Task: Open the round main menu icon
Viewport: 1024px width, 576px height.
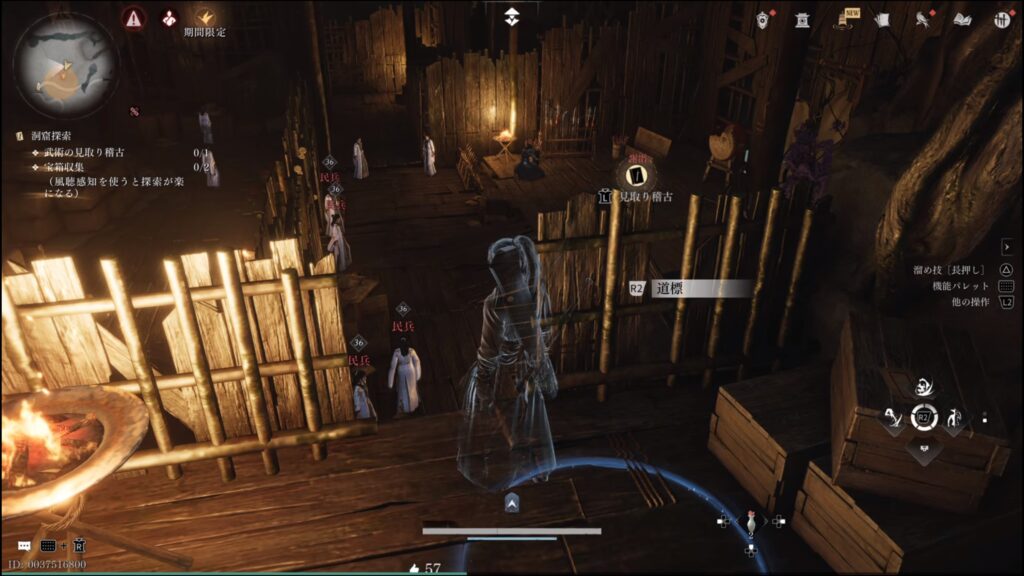Action: (1001, 20)
